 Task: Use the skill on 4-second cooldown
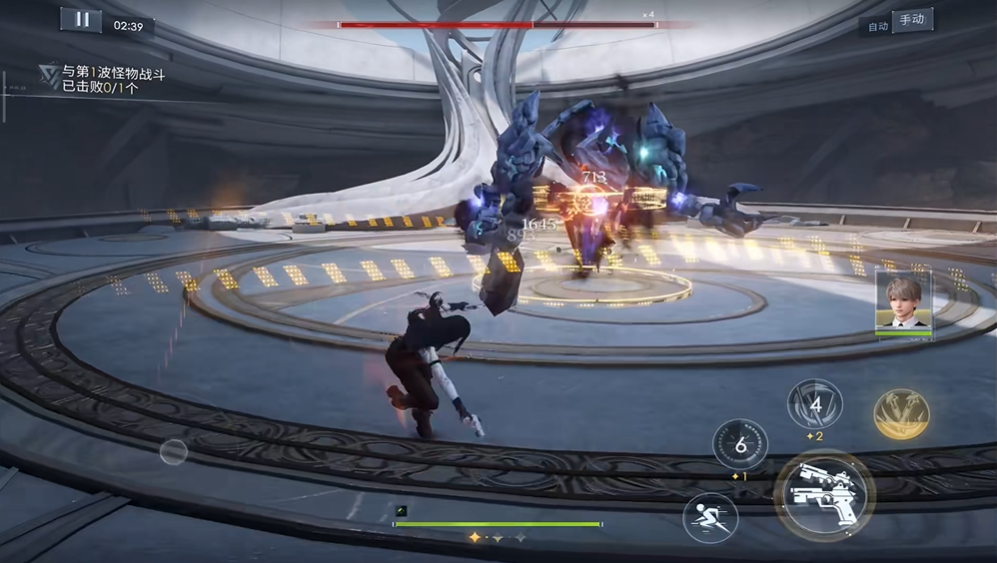[x=815, y=405]
